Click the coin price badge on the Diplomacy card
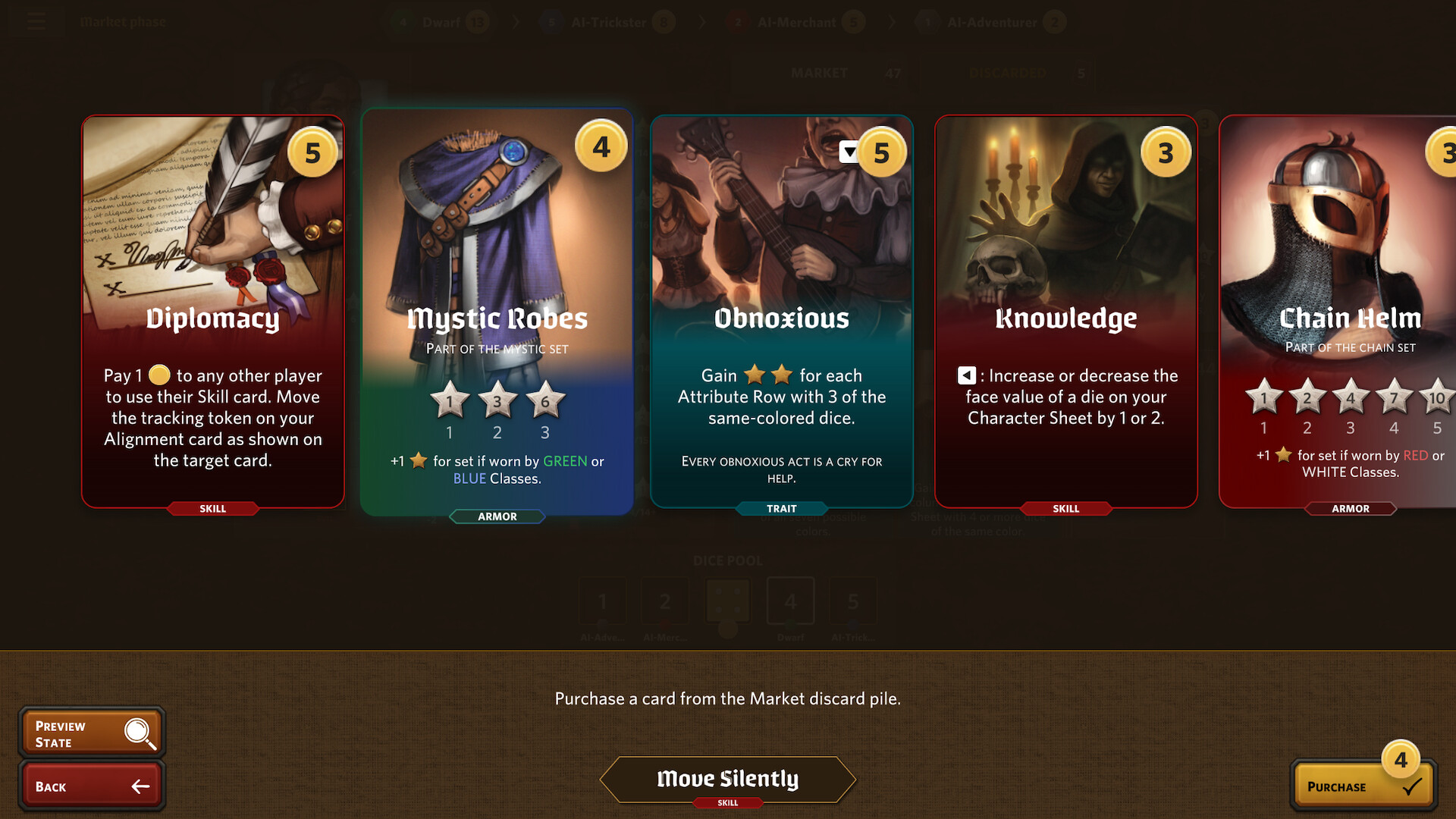Screen dimensions: 1456x819 pyautogui.click(x=312, y=152)
